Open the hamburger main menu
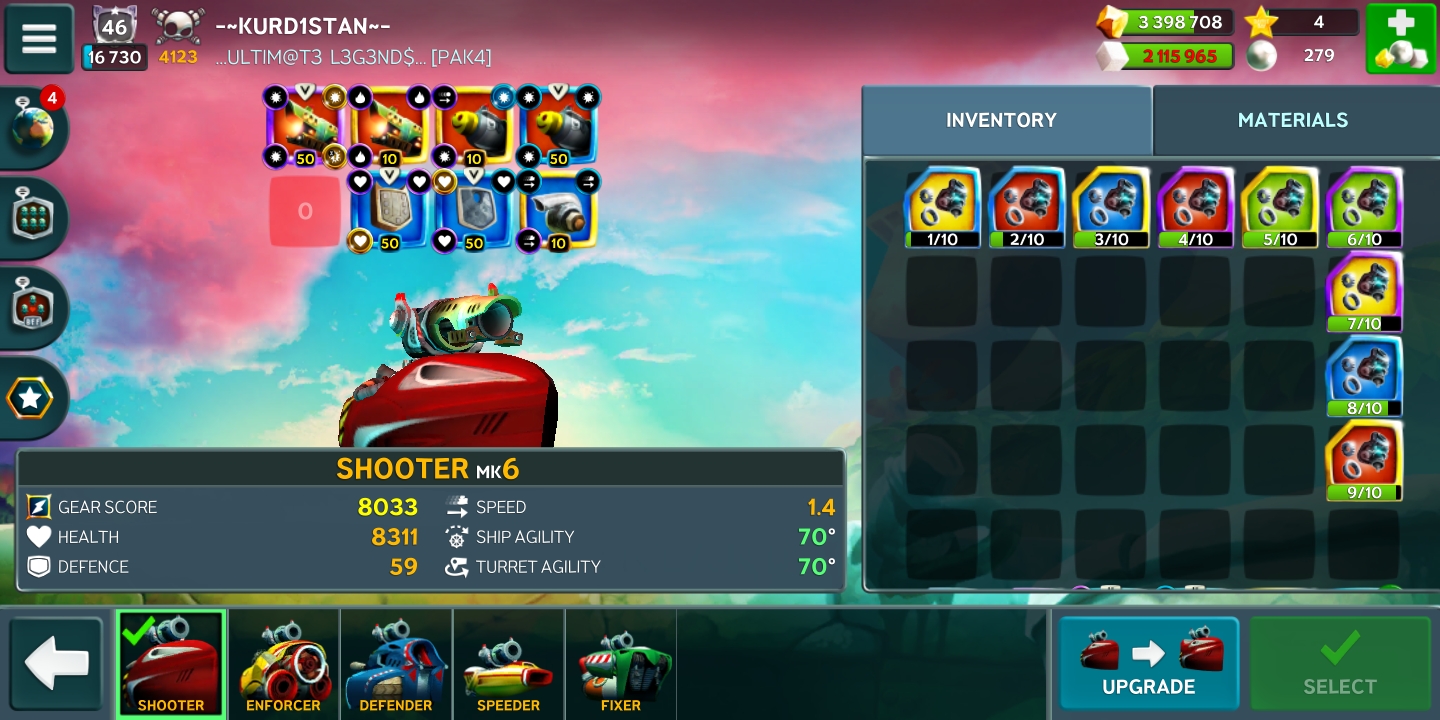1440x720 pixels. tap(39, 39)
